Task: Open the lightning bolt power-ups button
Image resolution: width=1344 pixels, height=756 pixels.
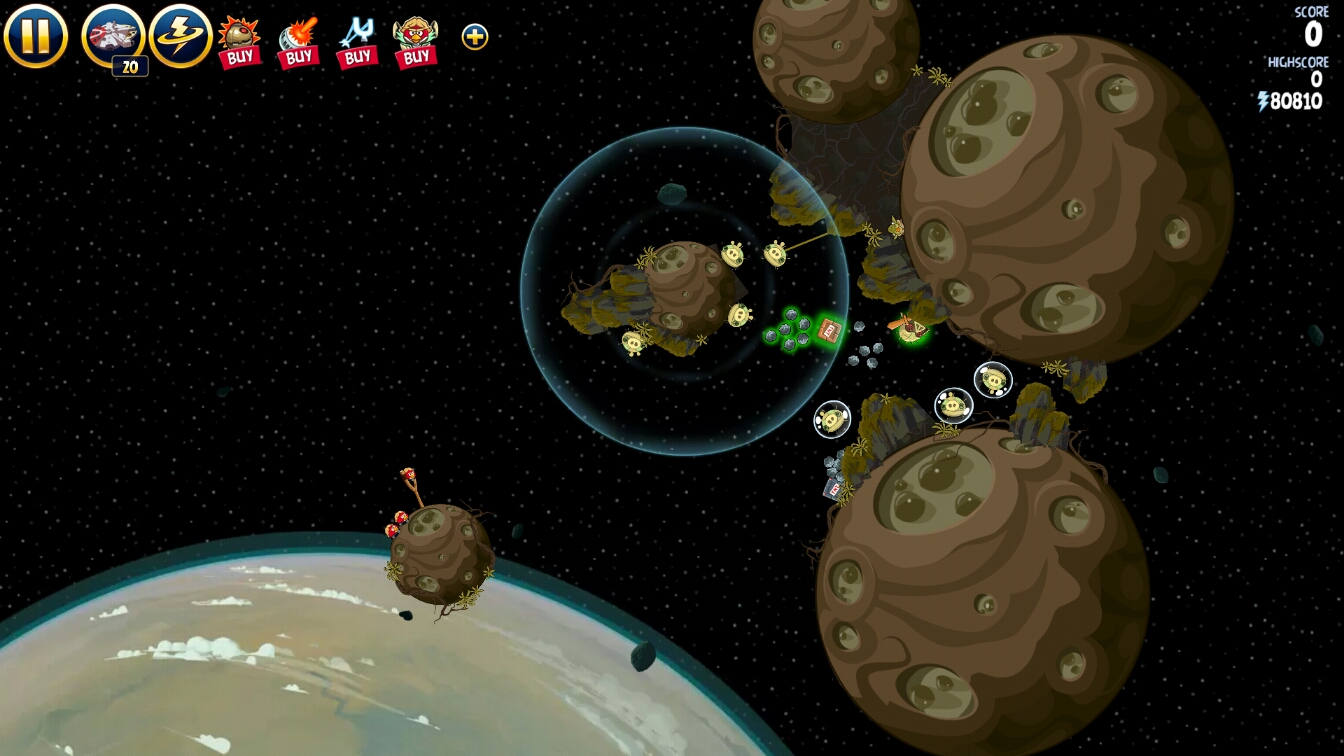Action: point(181,36)
